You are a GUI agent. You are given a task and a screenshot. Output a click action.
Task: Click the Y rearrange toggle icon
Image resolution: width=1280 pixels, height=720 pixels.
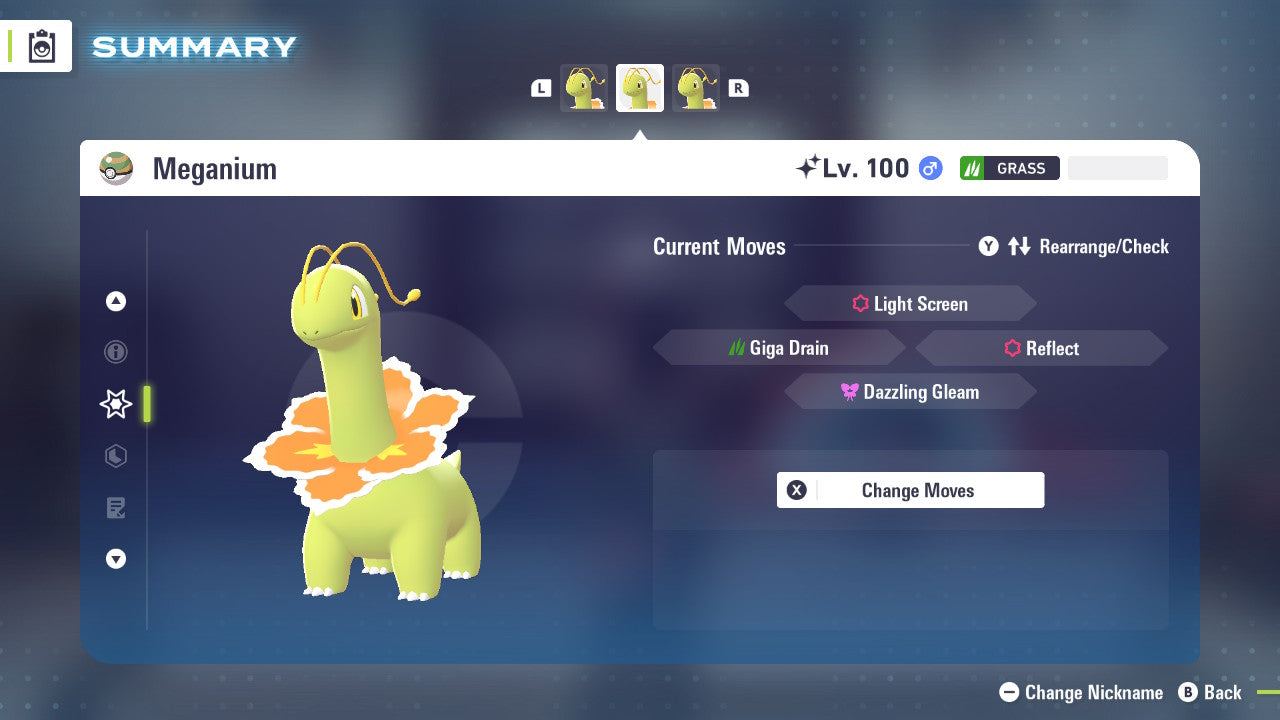click(988, 246)
